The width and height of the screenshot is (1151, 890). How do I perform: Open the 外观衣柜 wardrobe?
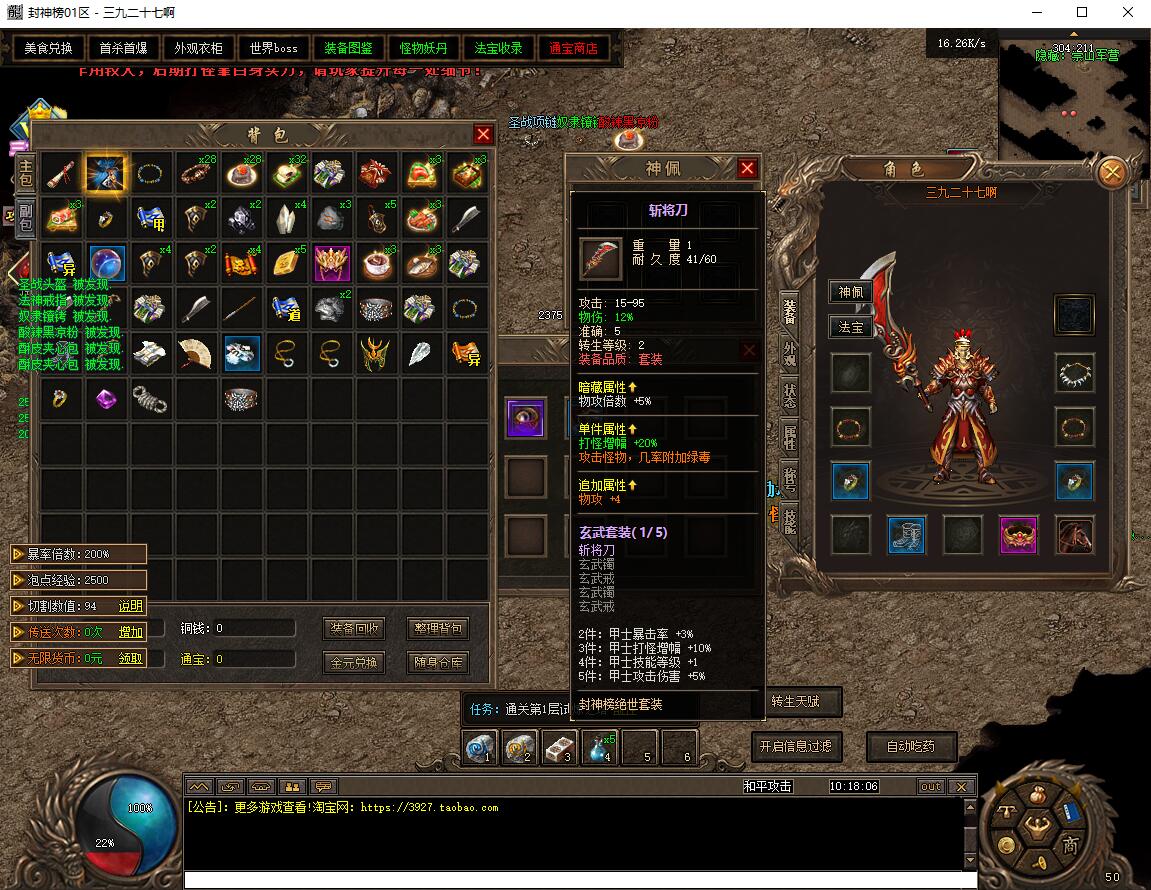(198, 48)
